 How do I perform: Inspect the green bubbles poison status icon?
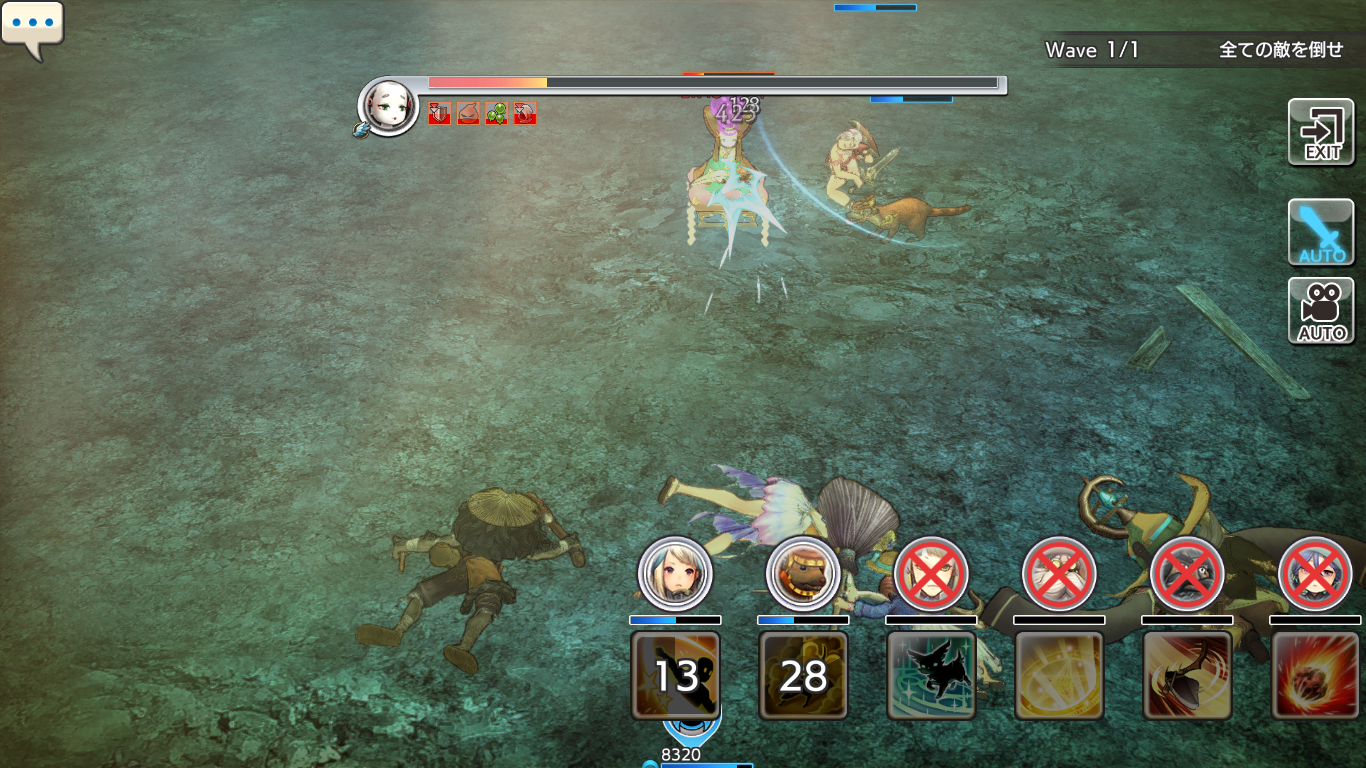click(497, 114)
